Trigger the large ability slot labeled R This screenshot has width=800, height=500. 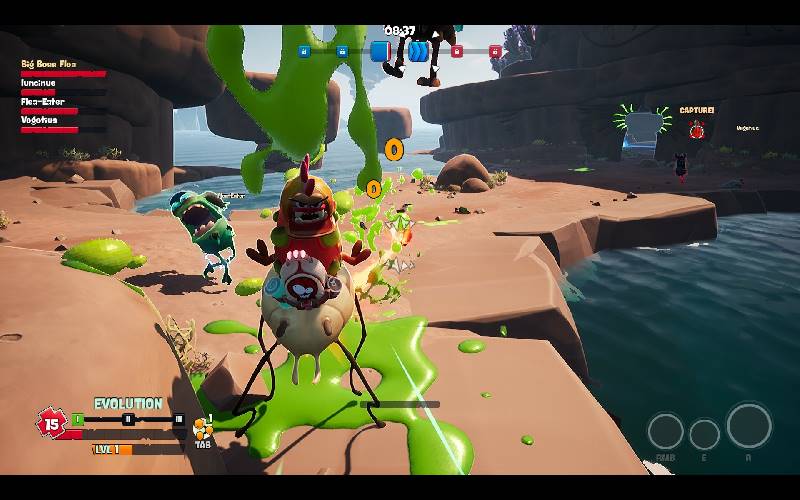pos(748,426)
